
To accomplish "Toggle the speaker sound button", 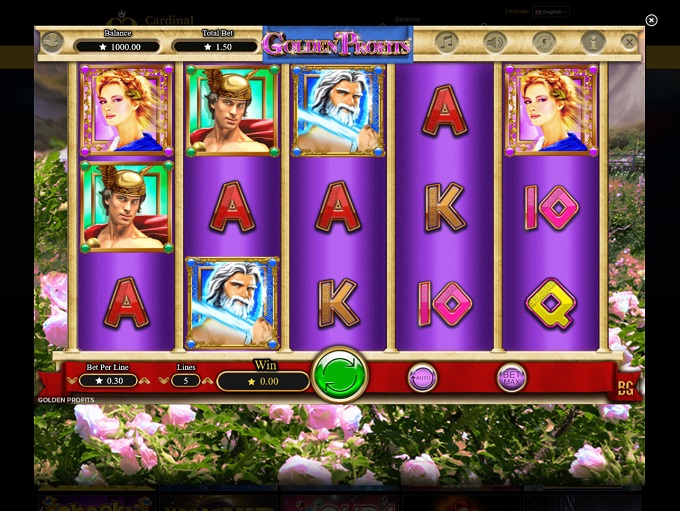I will point(494,43).
